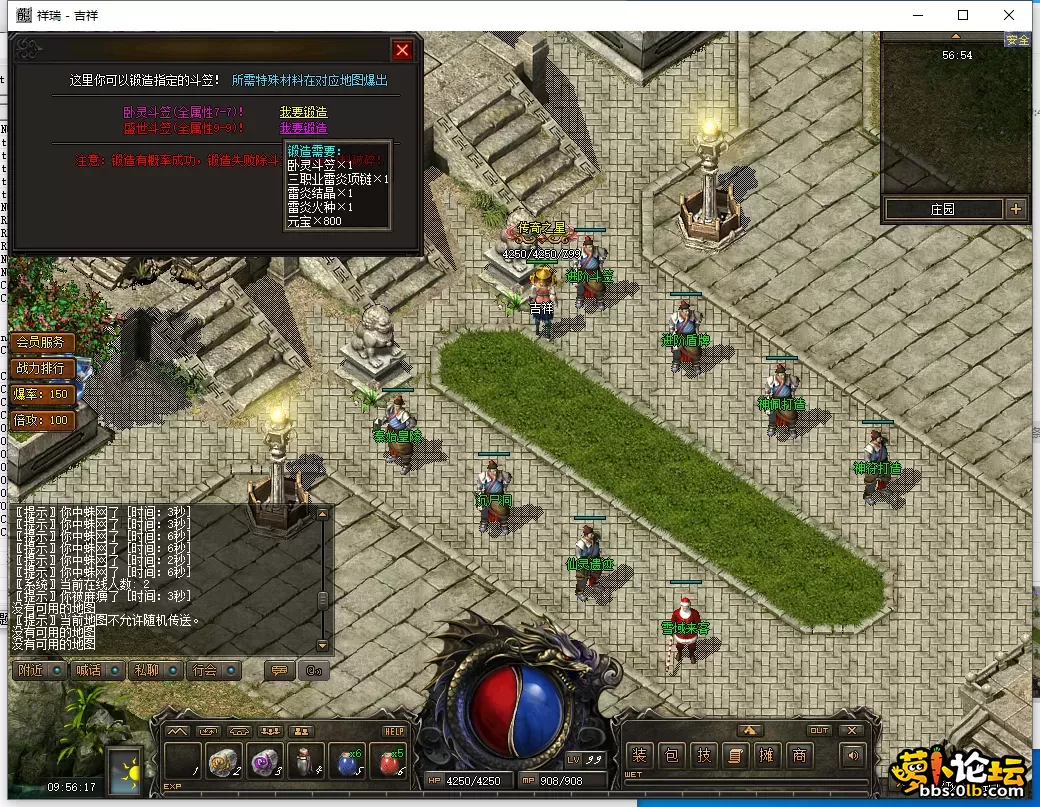Choose 我要锻造 for 盛世斗笠

(303, 128)
